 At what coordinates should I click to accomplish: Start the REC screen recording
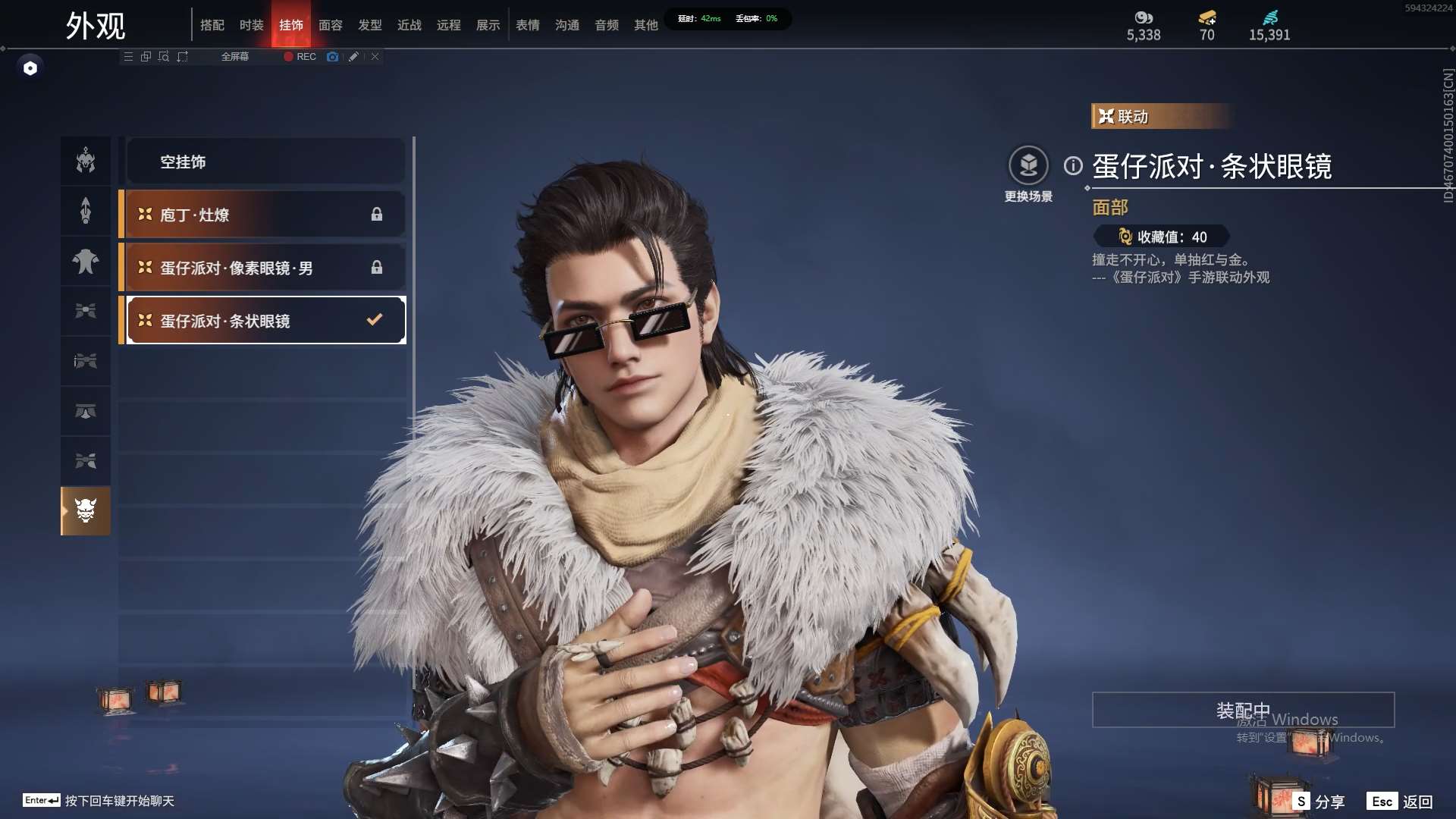pyautogui.click(x=300, y=57)
